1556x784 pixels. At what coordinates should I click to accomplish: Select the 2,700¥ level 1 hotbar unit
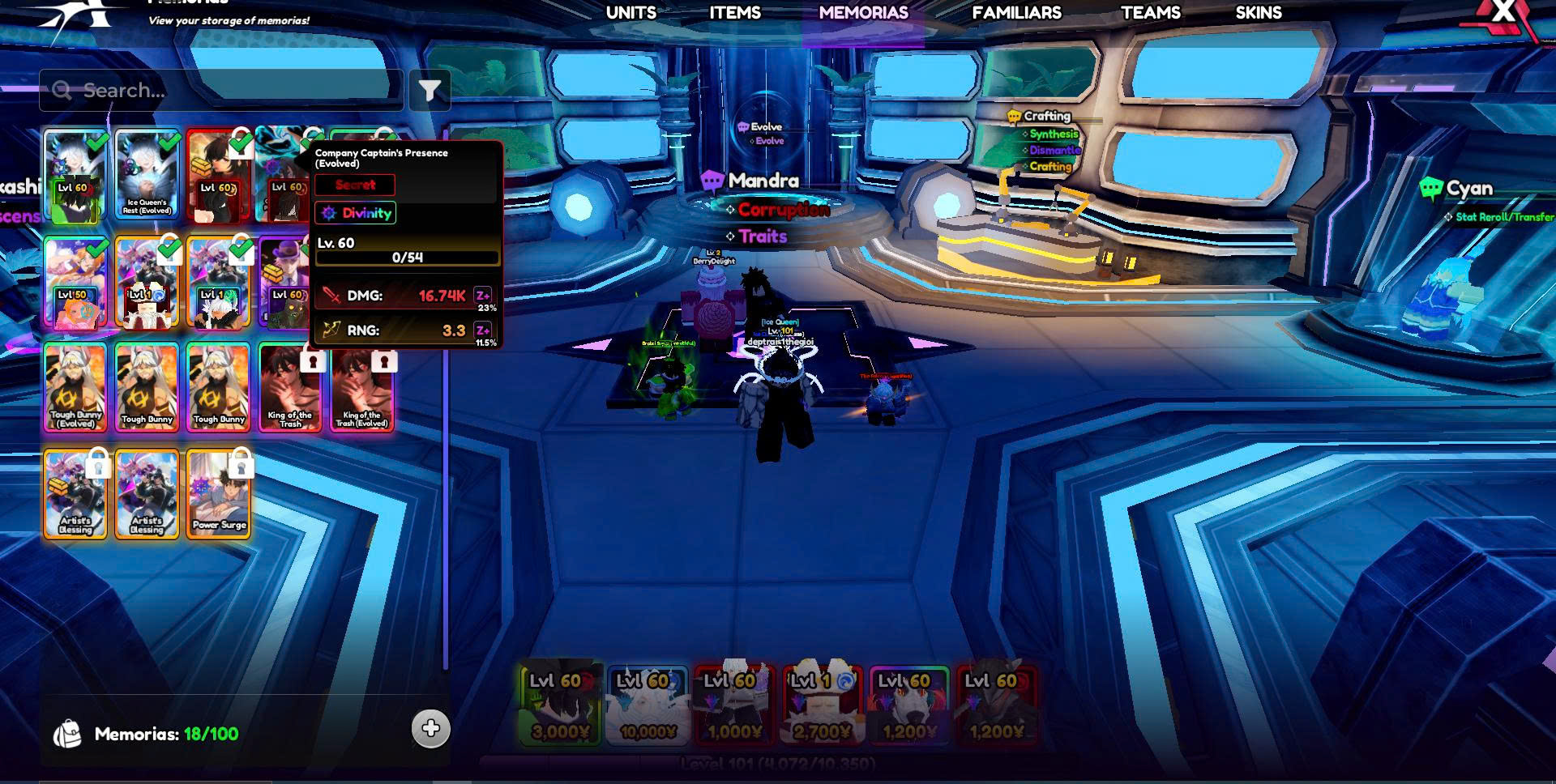coord(822,703)
